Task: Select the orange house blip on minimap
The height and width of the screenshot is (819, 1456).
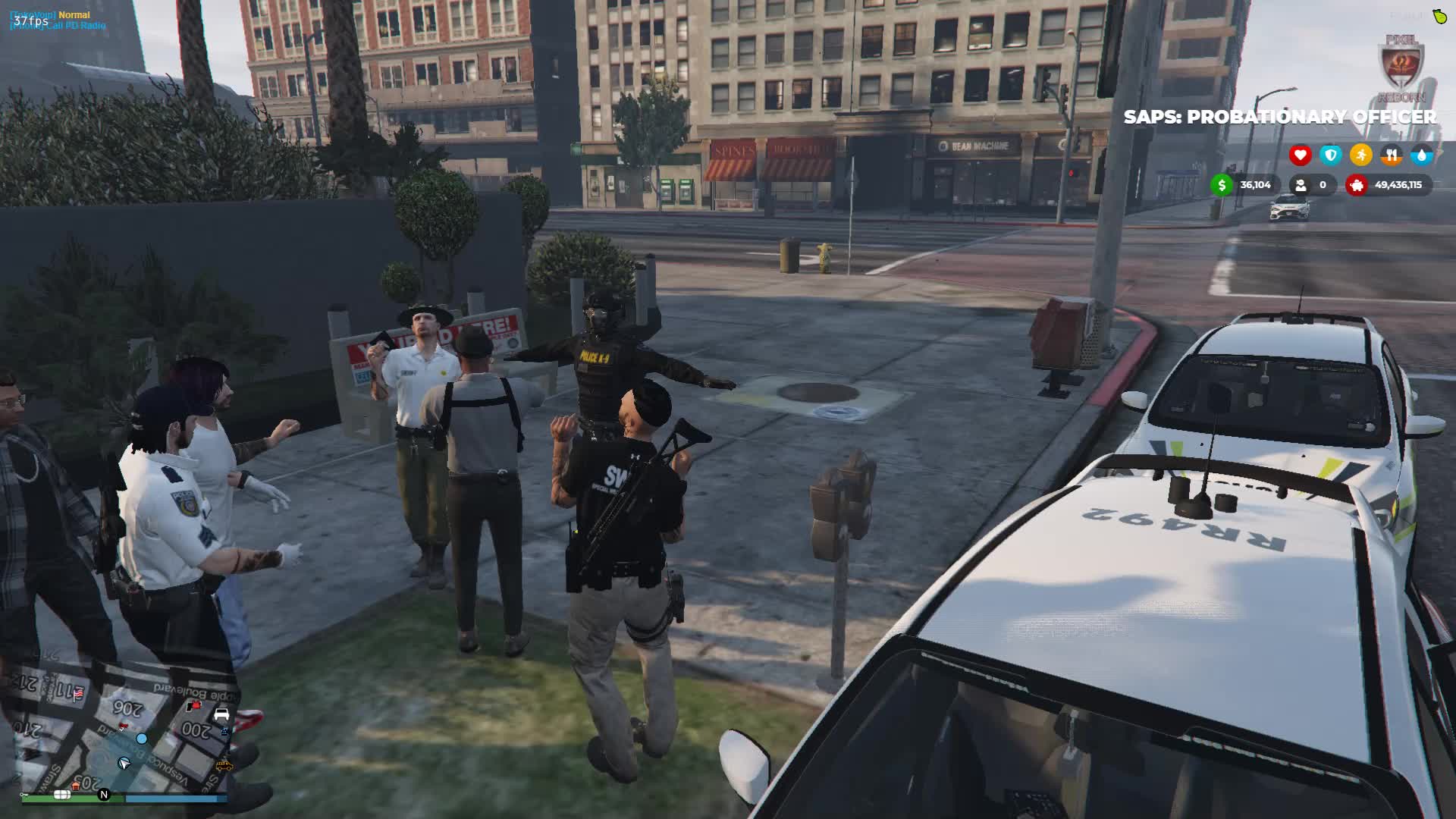Action: 75,786
